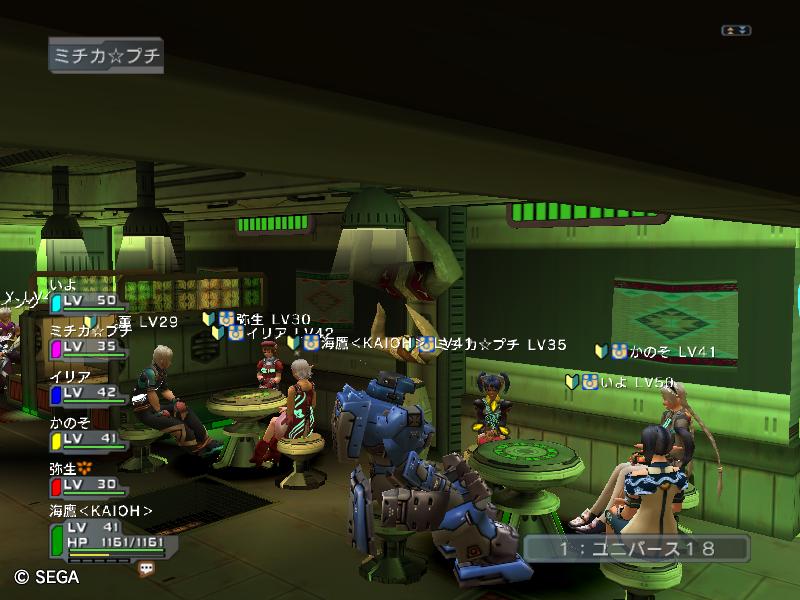Screen dimensions: 800x600
Task: Click the small connection status indicator icon
Action: [x=736, y=31]
